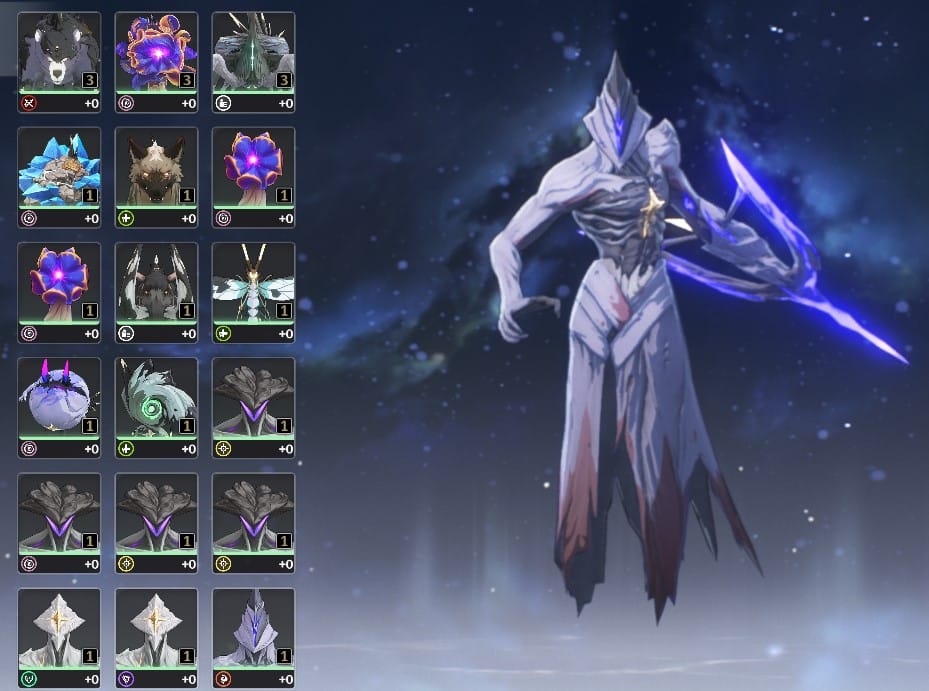This screenshot has width=929, height=691.
Task: Choose the cost 3 purple flower echo
Action: pos(156,53)
